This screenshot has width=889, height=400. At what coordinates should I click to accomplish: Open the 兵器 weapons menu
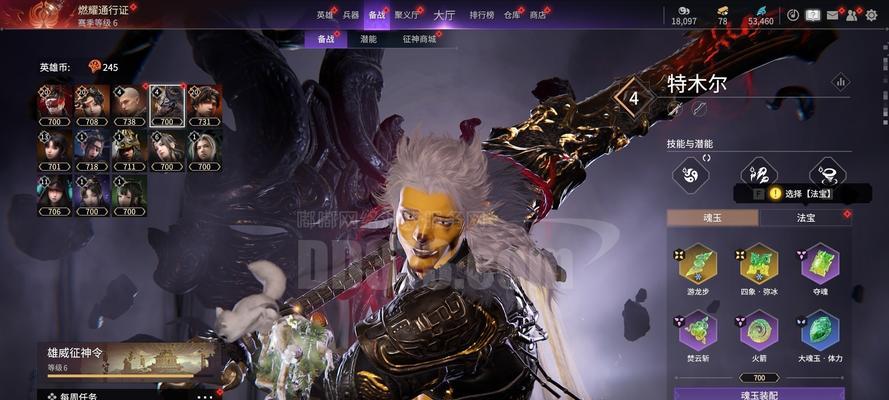(x=350, y=15)
